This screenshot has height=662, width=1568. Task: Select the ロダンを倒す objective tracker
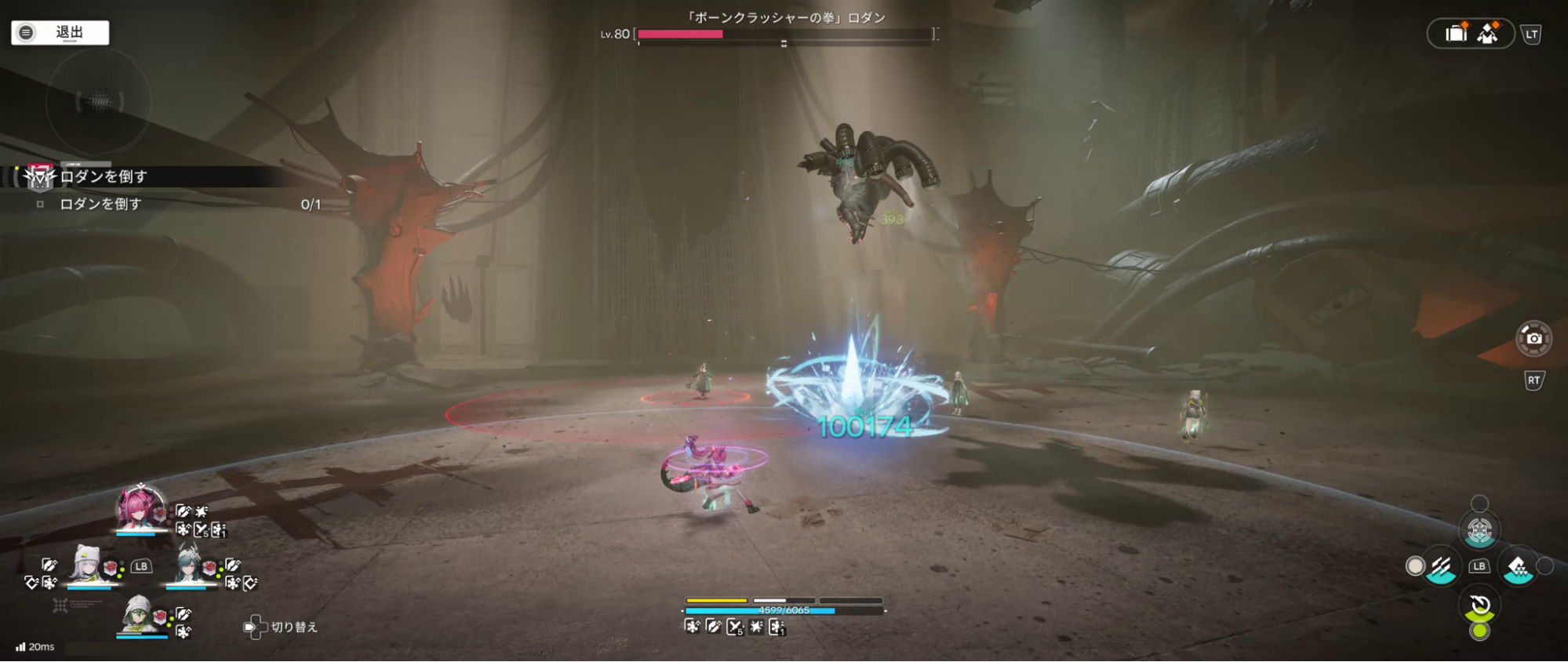click(104, 177)
